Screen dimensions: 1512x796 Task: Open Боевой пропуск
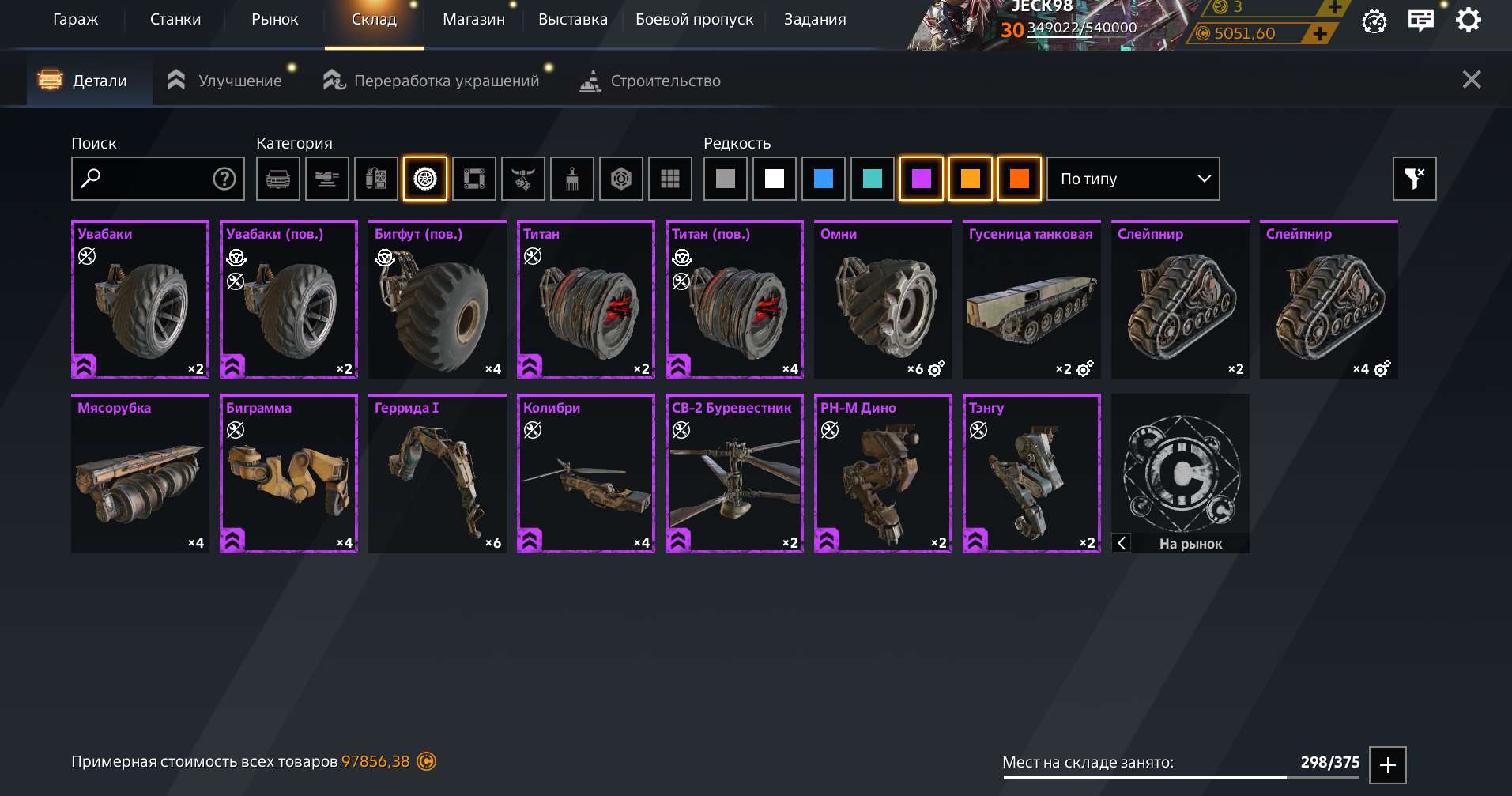[694, 20]
